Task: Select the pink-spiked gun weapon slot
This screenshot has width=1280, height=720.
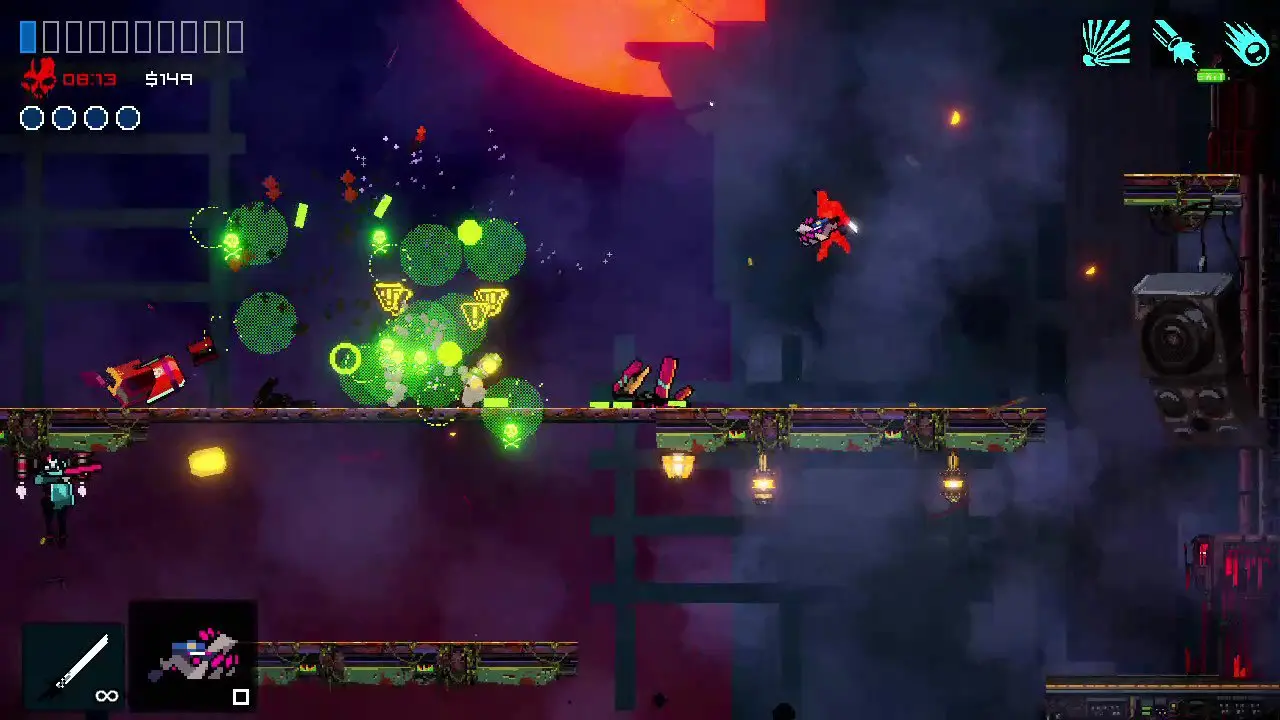Action: [x=194, y=655]
